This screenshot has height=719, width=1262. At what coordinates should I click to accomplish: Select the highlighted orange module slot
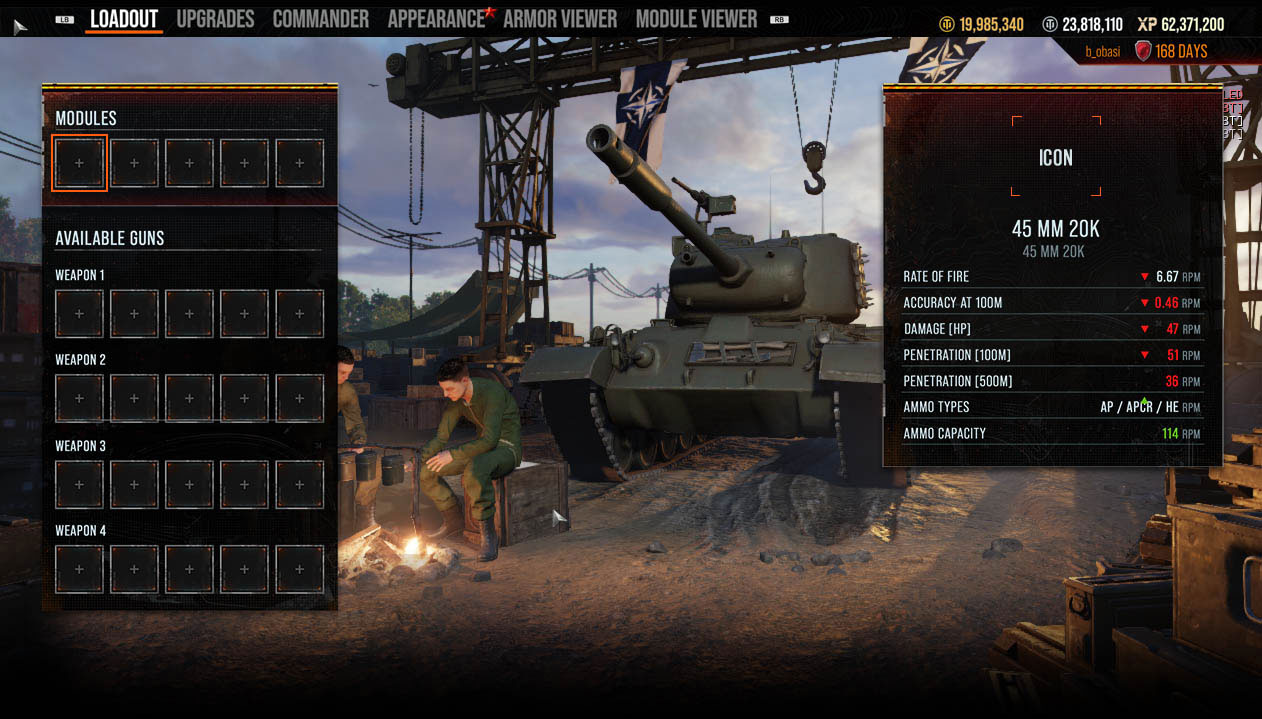79,163
